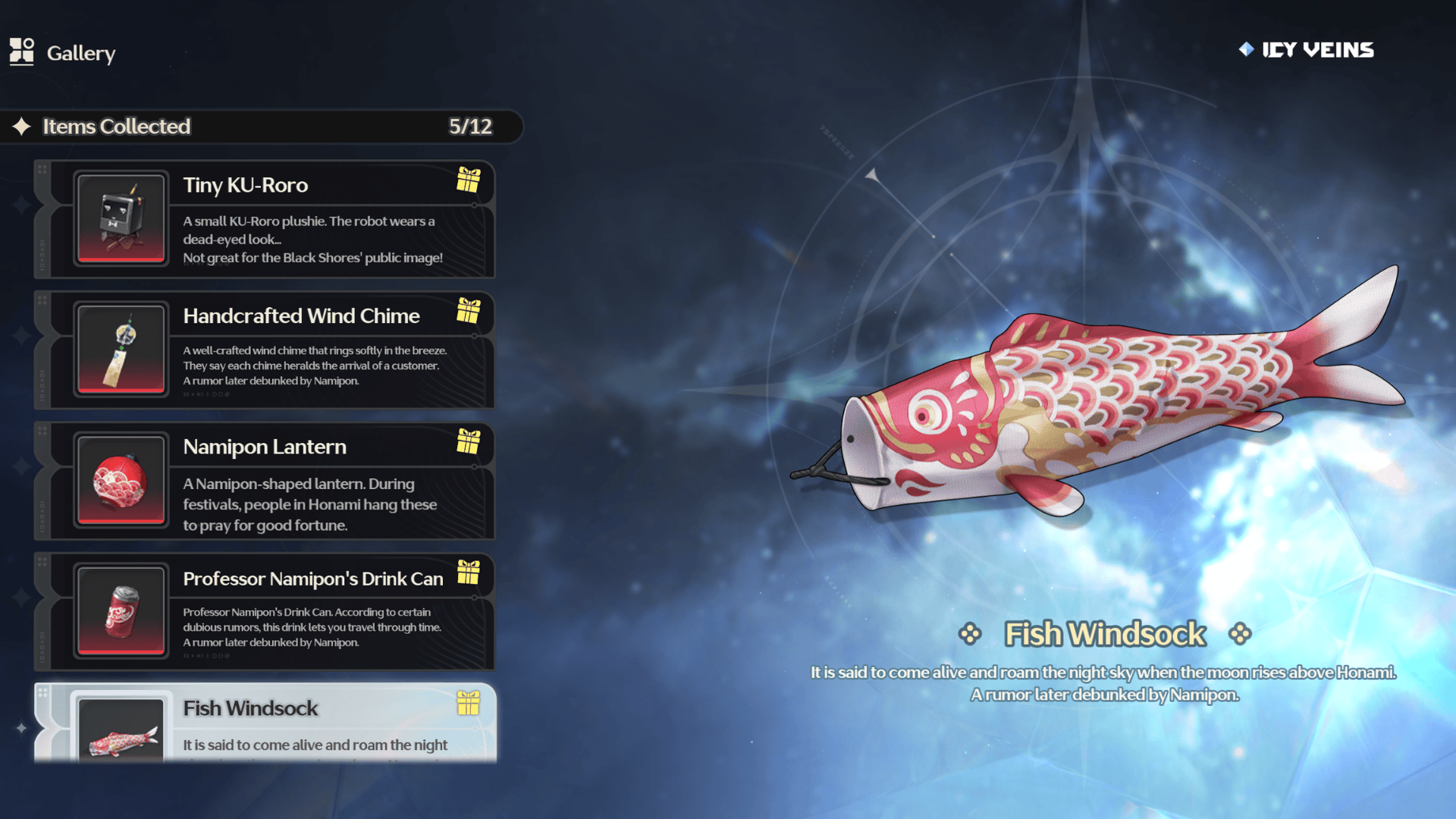Click the gift icon on Namipon Lantern
Viewport: 1456px width, 819px height.
469,441
